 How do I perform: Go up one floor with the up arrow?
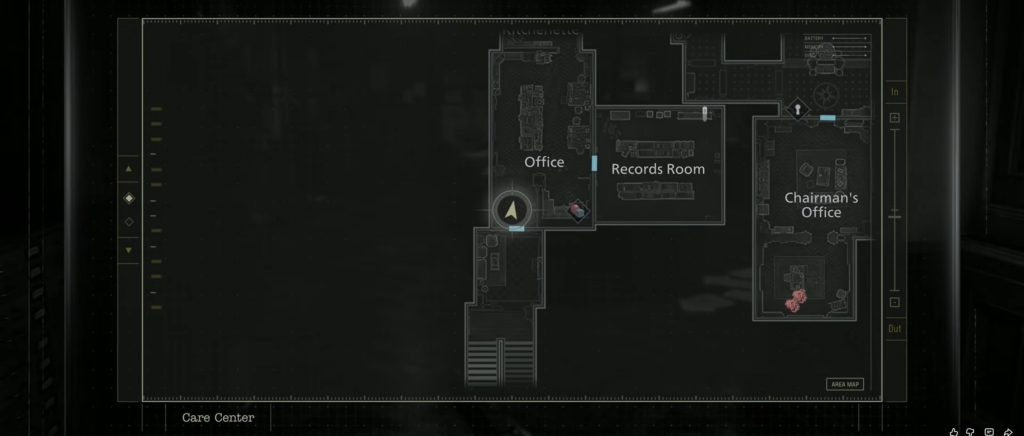click(128, 169)
